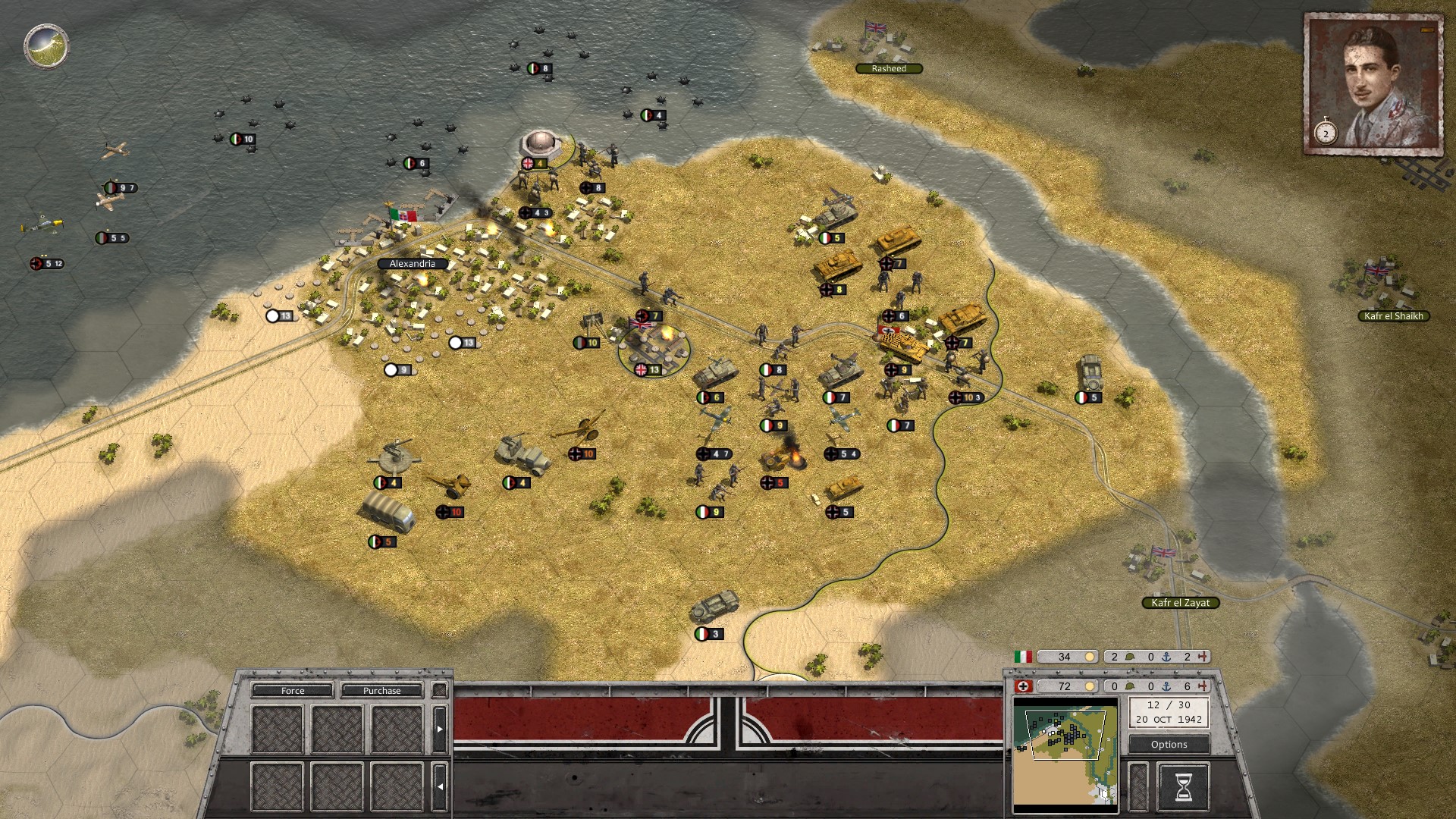Screen dimensions: 1456x819
Task: Show previous unit slots with left arrow
Action: pos(439,786)
